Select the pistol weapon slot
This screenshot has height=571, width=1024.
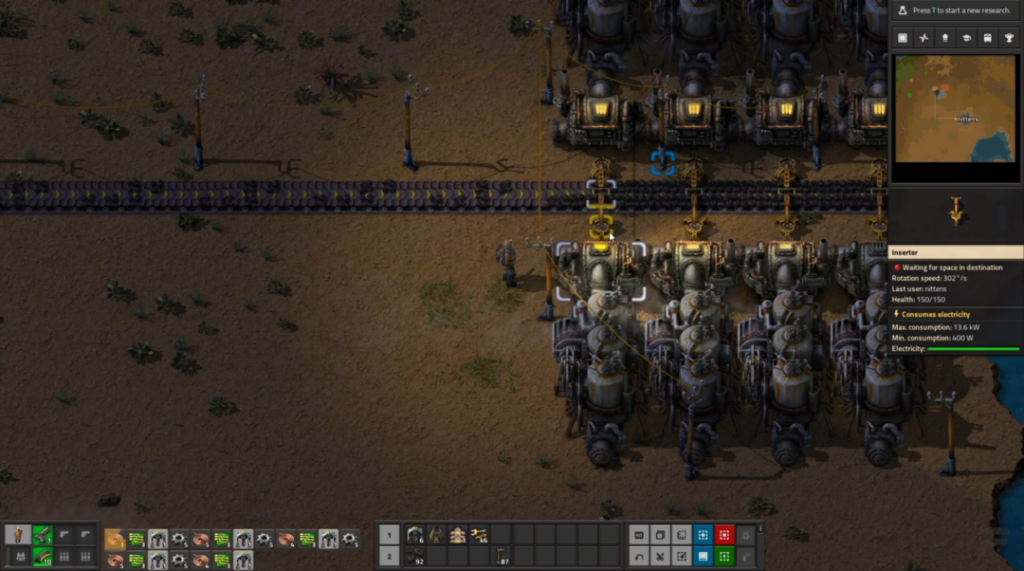[41, 535]
